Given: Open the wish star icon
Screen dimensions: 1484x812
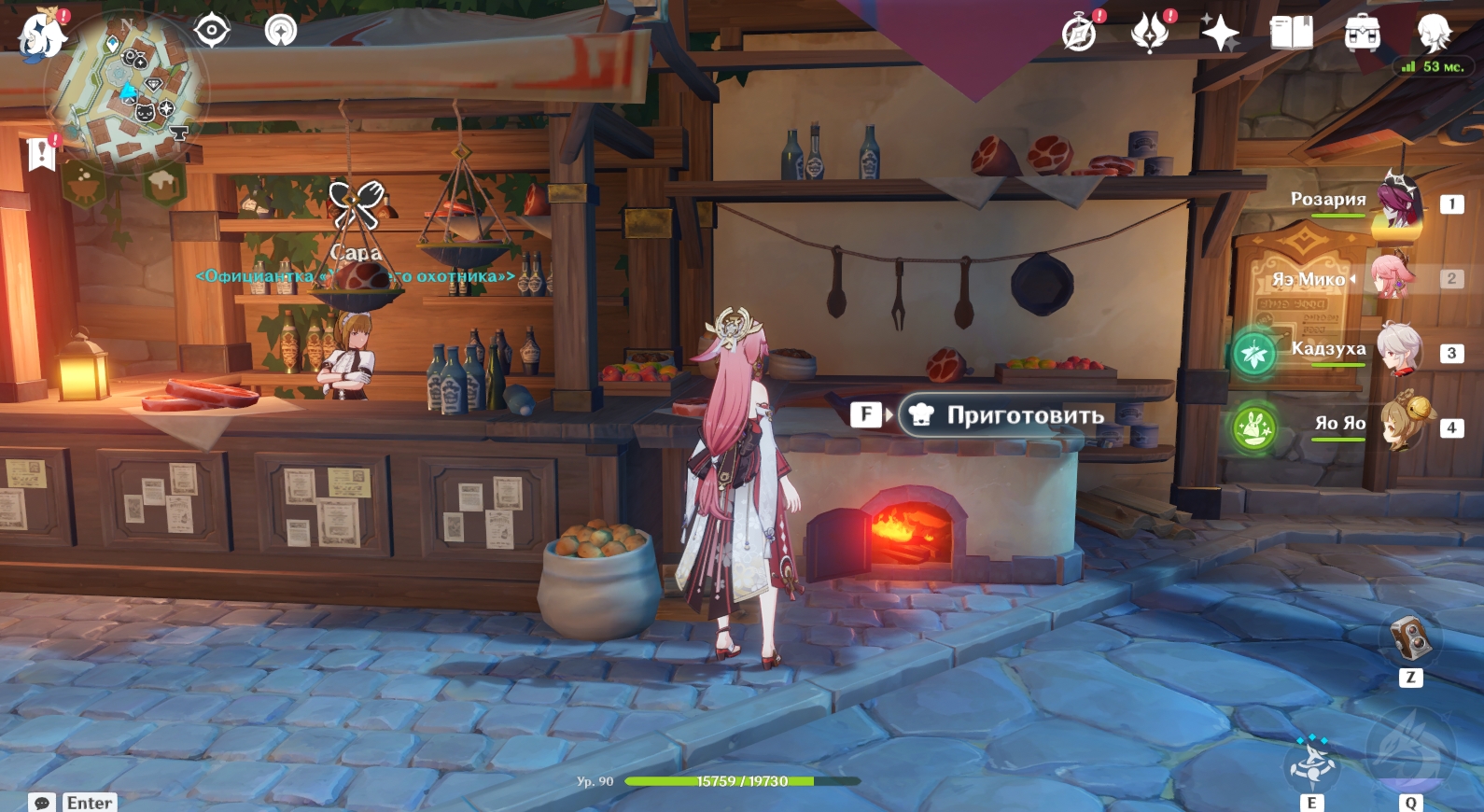Looking at the screenshot, I should coord(1220,34).
